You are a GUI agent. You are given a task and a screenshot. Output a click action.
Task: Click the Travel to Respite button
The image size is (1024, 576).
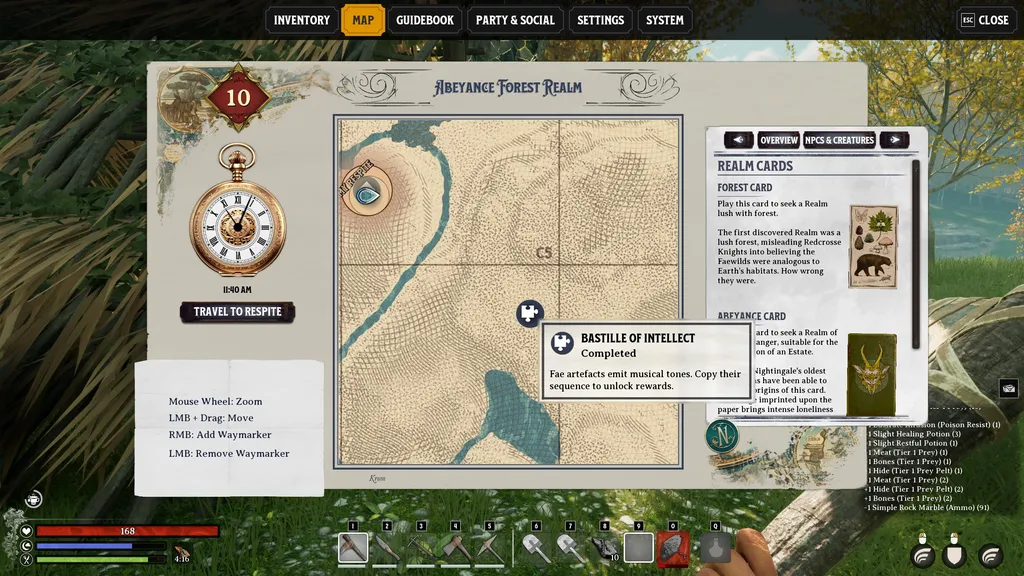(x=237, y=312)
